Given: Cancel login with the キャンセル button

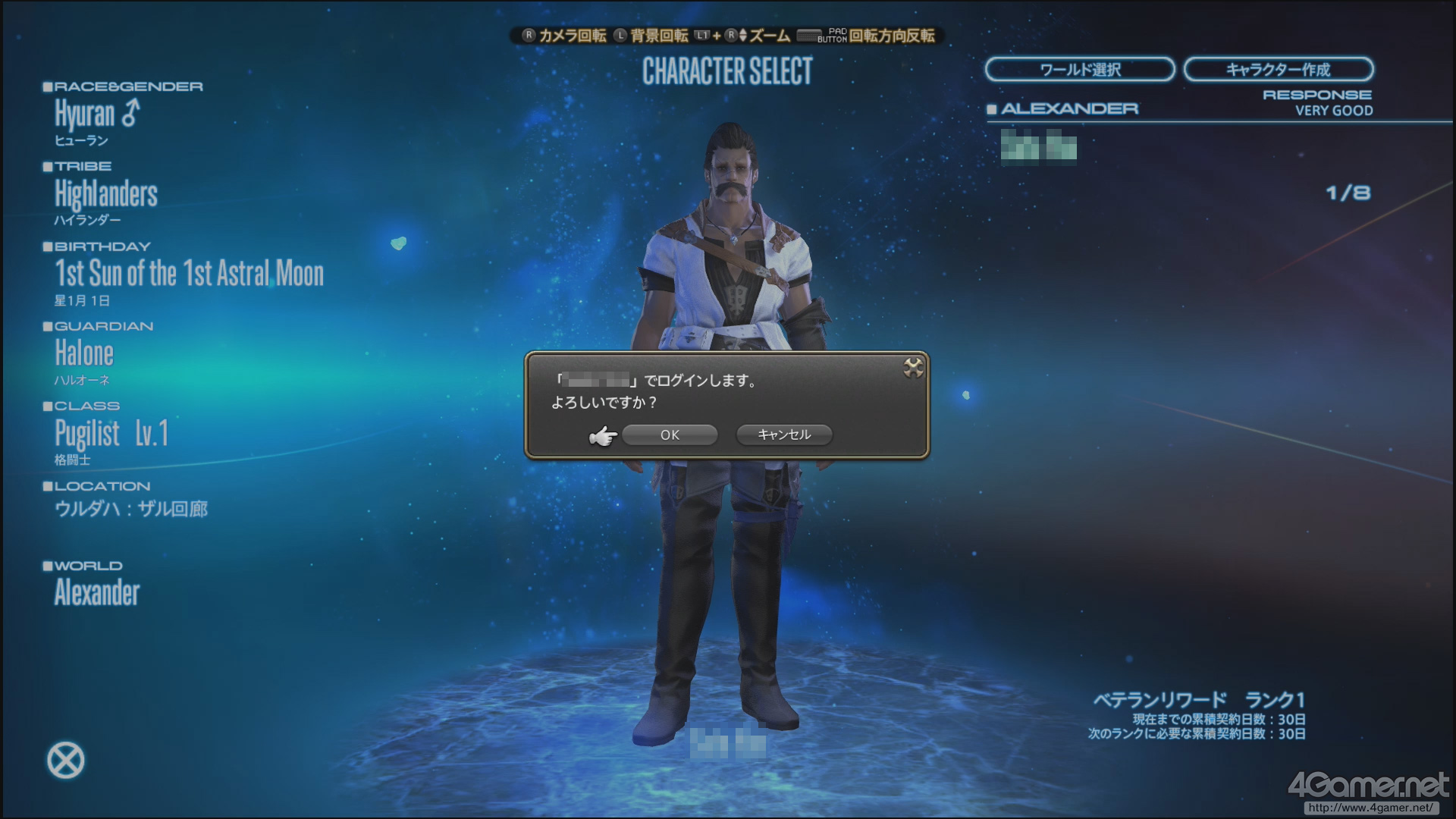Looking at the screenshot, I should (784, 435).
